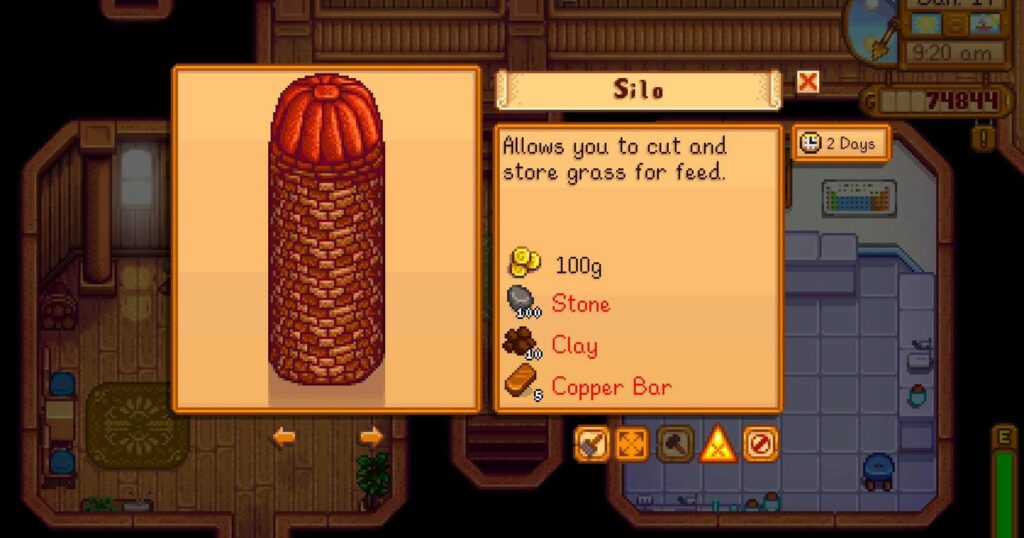1024x538 pixels.
Task: Click the hammer build button
Action: (675, 444)
